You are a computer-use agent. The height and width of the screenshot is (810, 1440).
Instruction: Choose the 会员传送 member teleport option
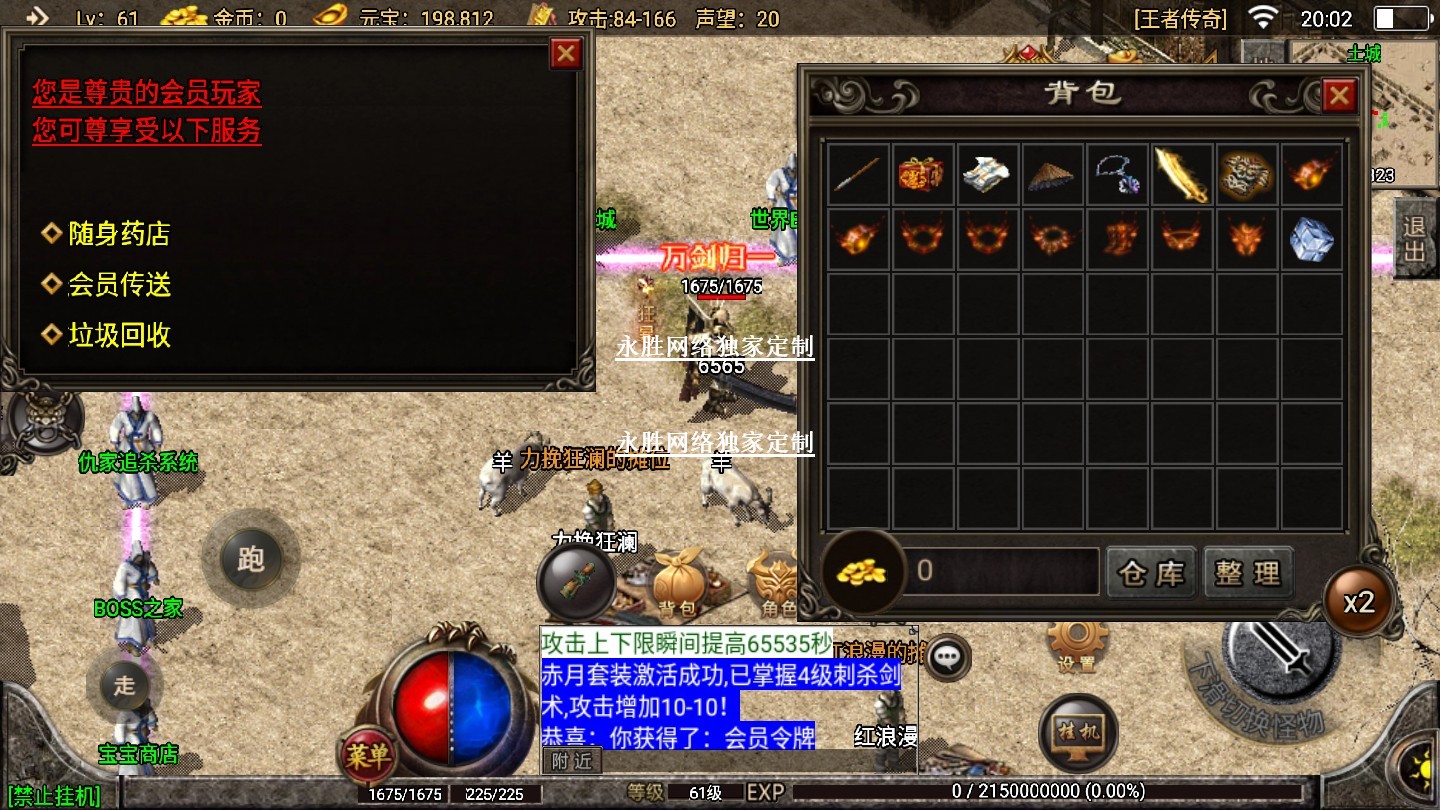pos(118,285)
